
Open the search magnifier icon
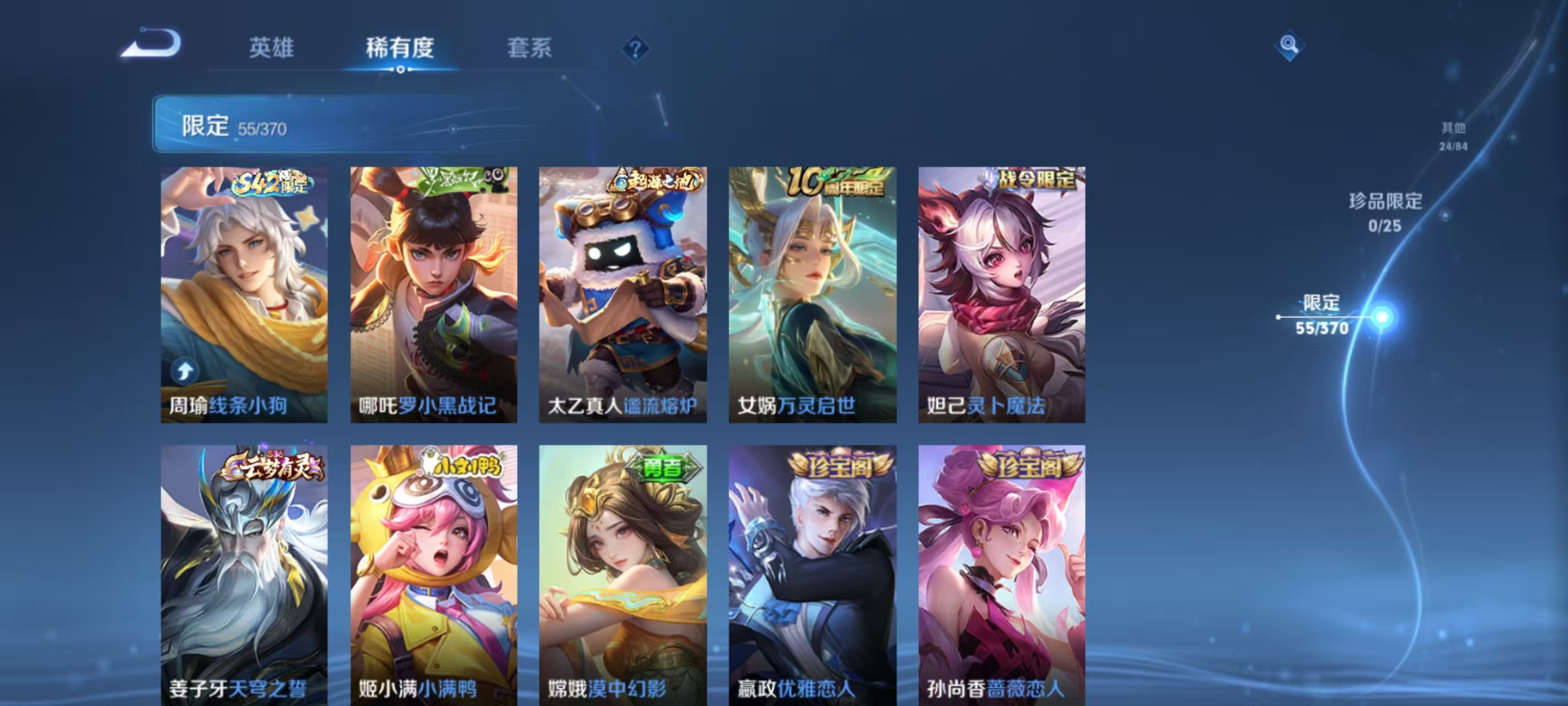tap(1291, 46)
